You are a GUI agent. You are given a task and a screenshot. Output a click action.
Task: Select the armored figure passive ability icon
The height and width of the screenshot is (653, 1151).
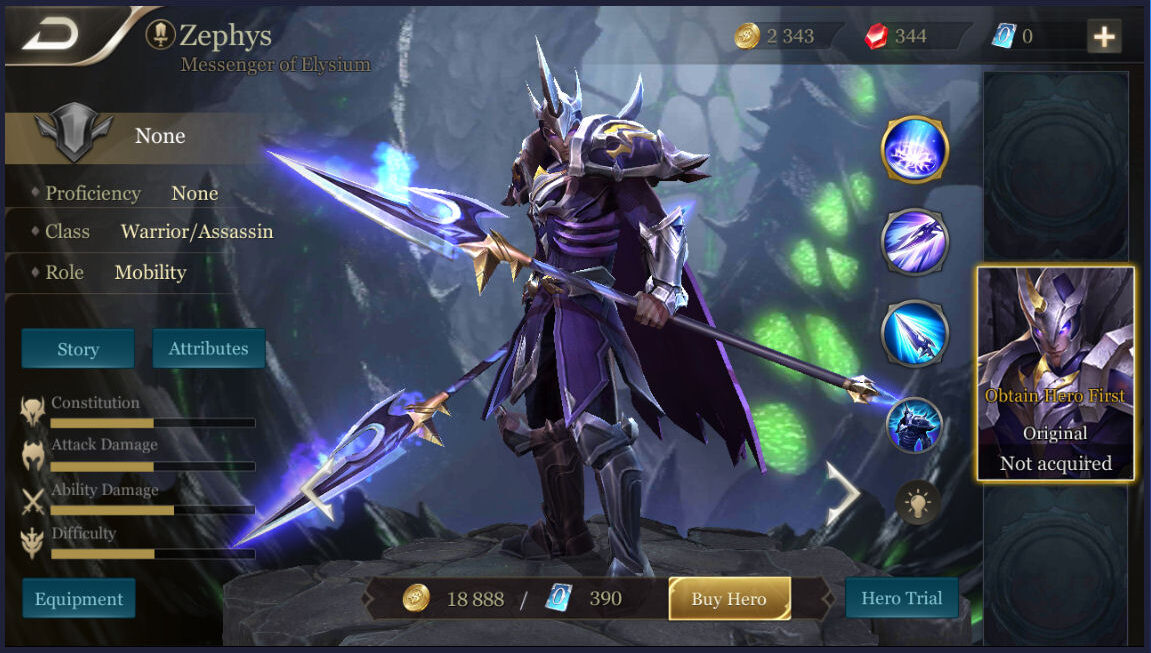coord(914,424)
